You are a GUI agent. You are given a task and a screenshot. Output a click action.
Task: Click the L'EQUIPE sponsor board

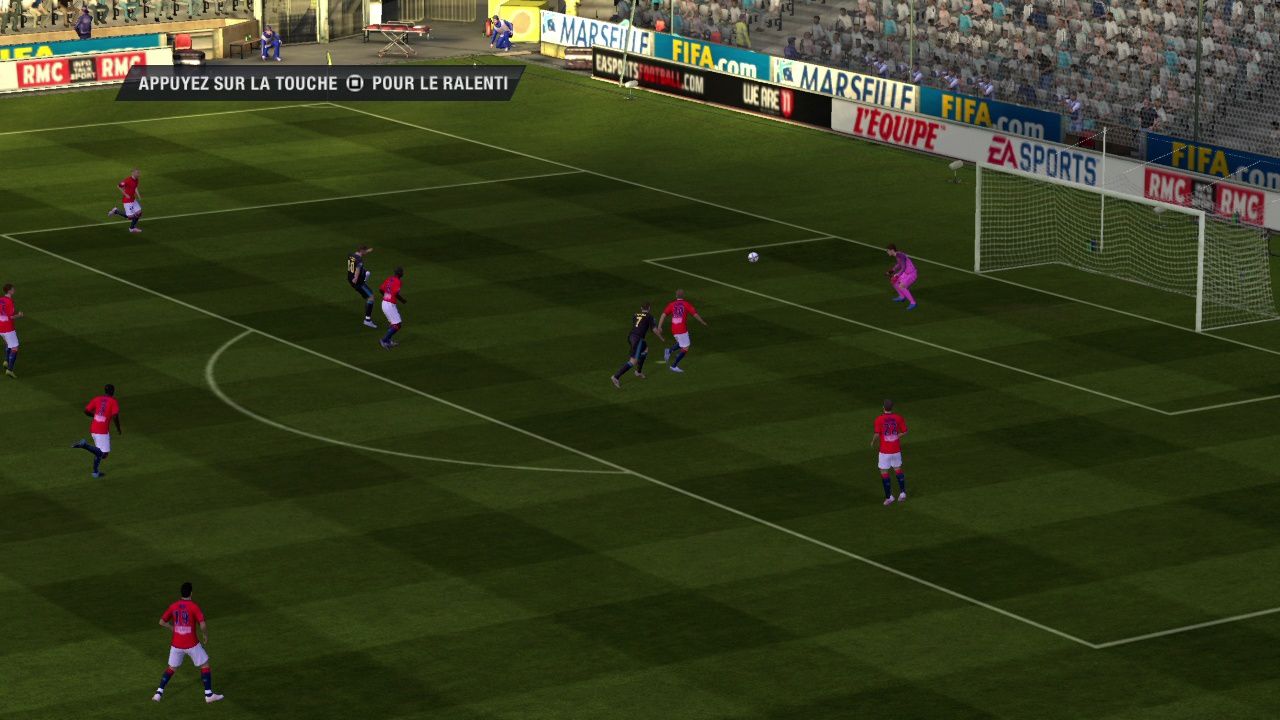pos(893,126)
